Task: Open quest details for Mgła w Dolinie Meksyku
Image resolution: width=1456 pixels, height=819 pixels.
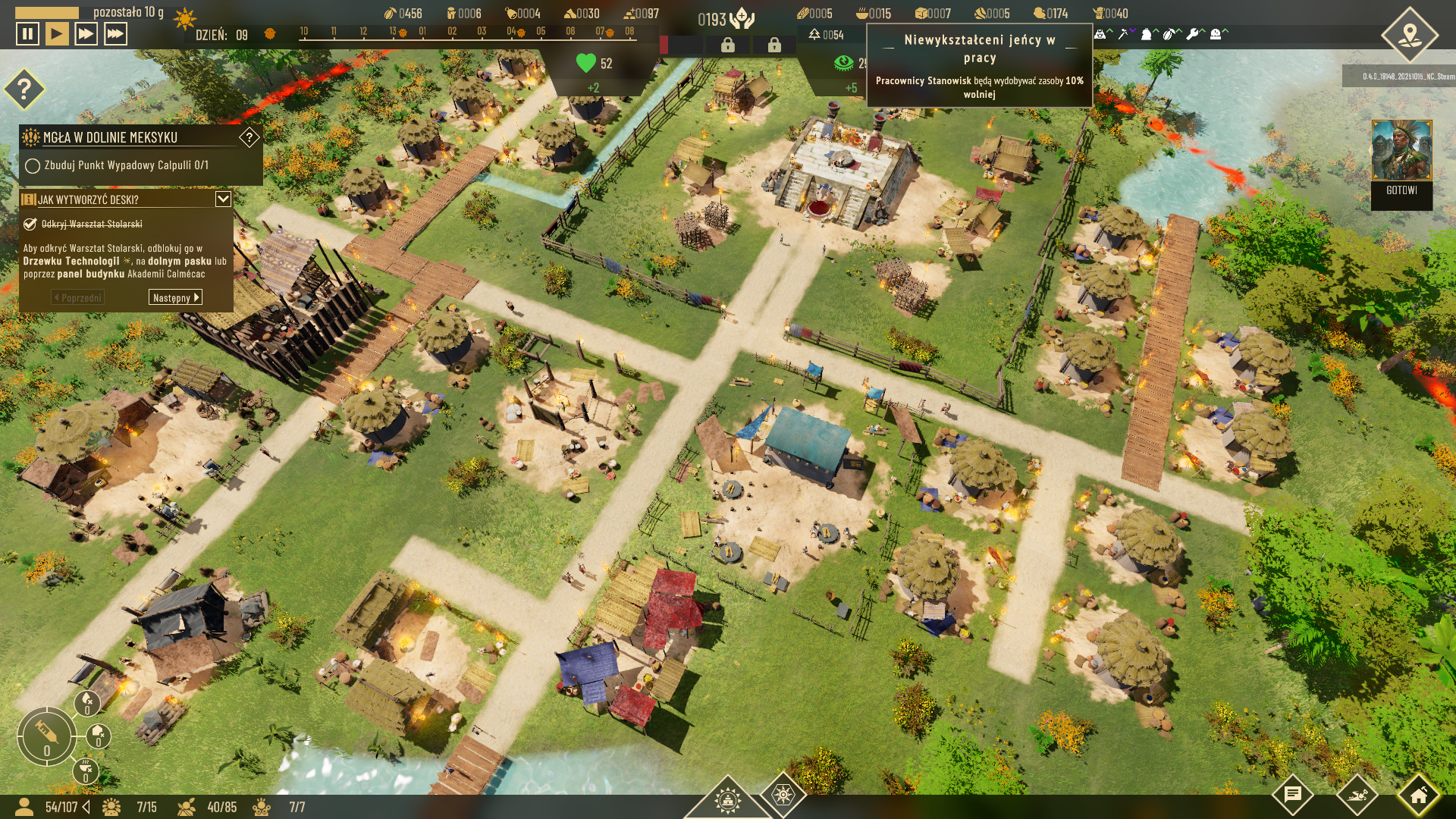Action: [x=249, y=137]
